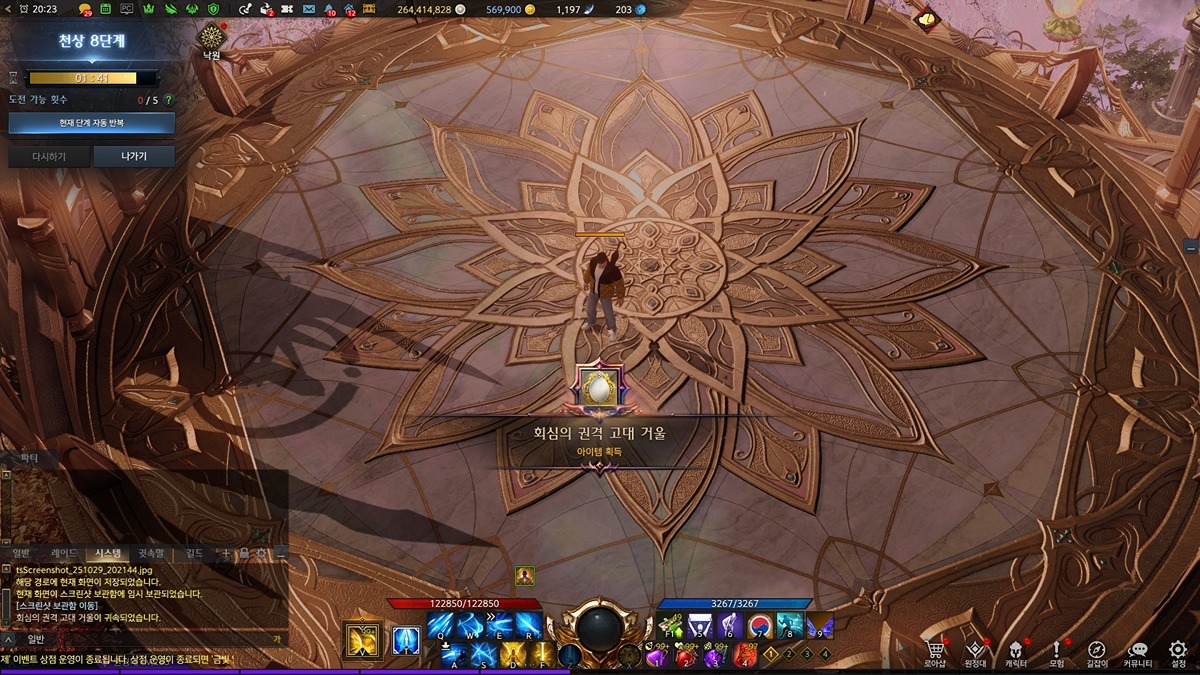Follow the 스크린샷 보관함 이동 link
The image size is (1200, 675).
56,606
